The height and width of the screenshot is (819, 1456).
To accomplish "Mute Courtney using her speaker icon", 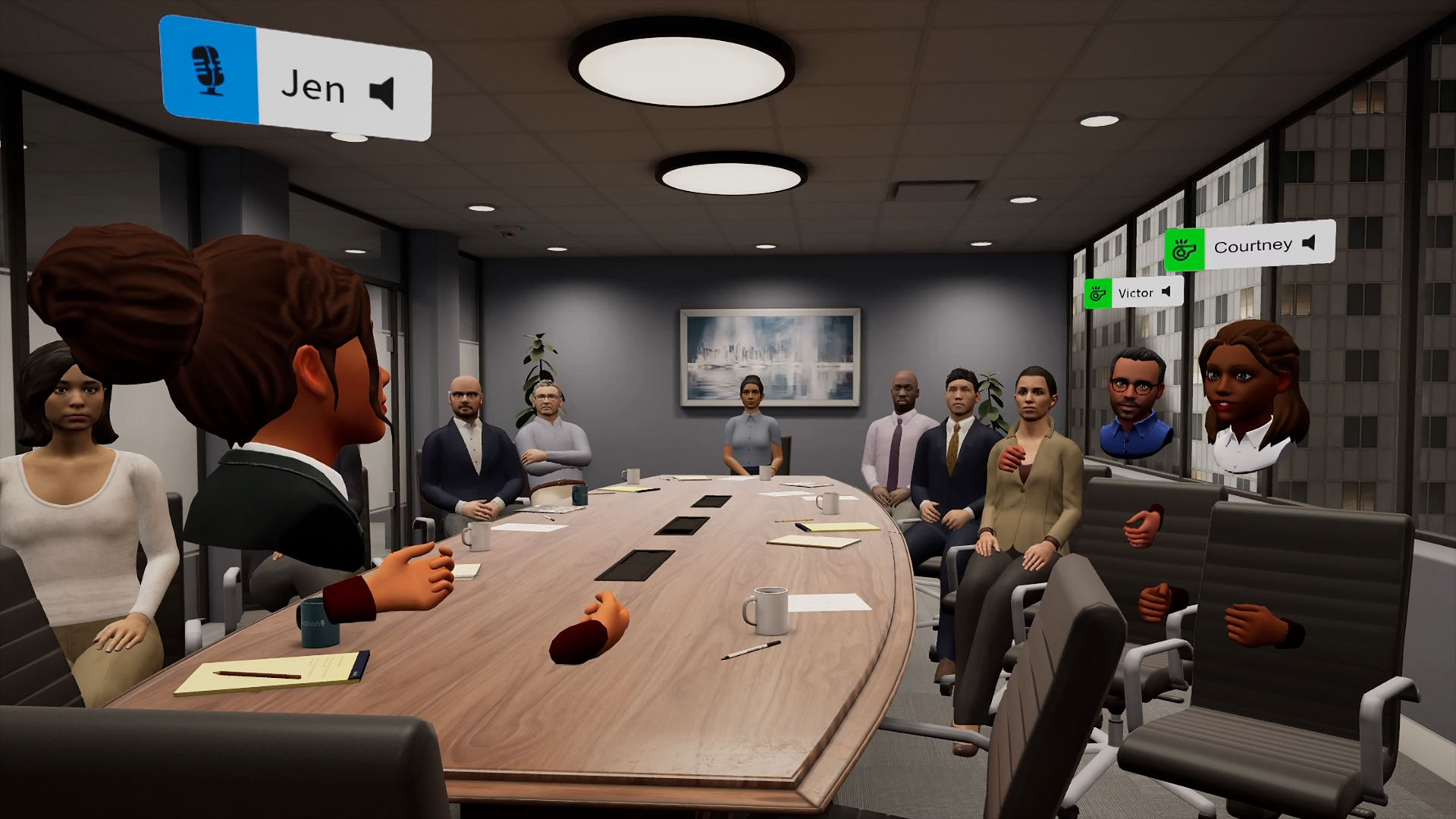I will [1309, 243].
